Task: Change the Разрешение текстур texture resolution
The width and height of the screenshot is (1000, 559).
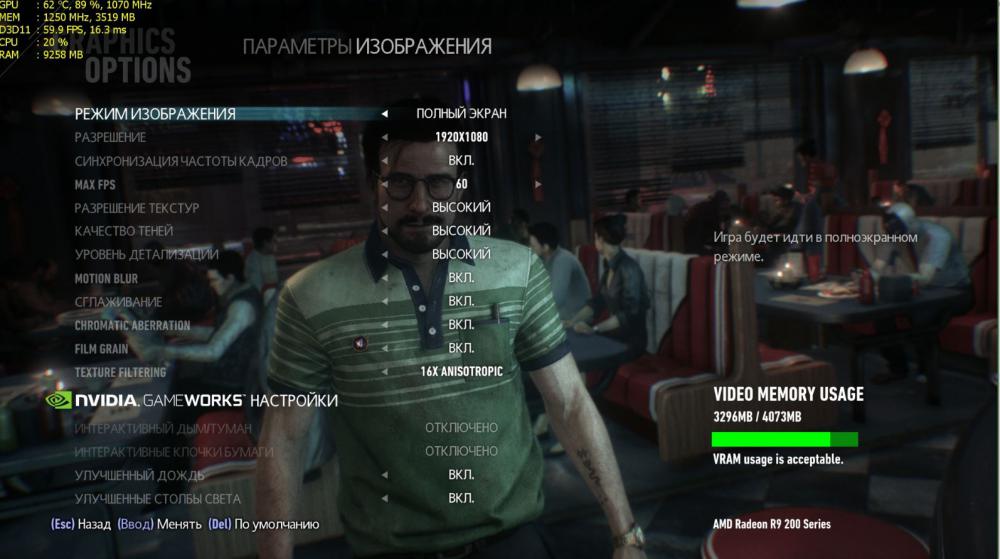Action: click(137, 208)
